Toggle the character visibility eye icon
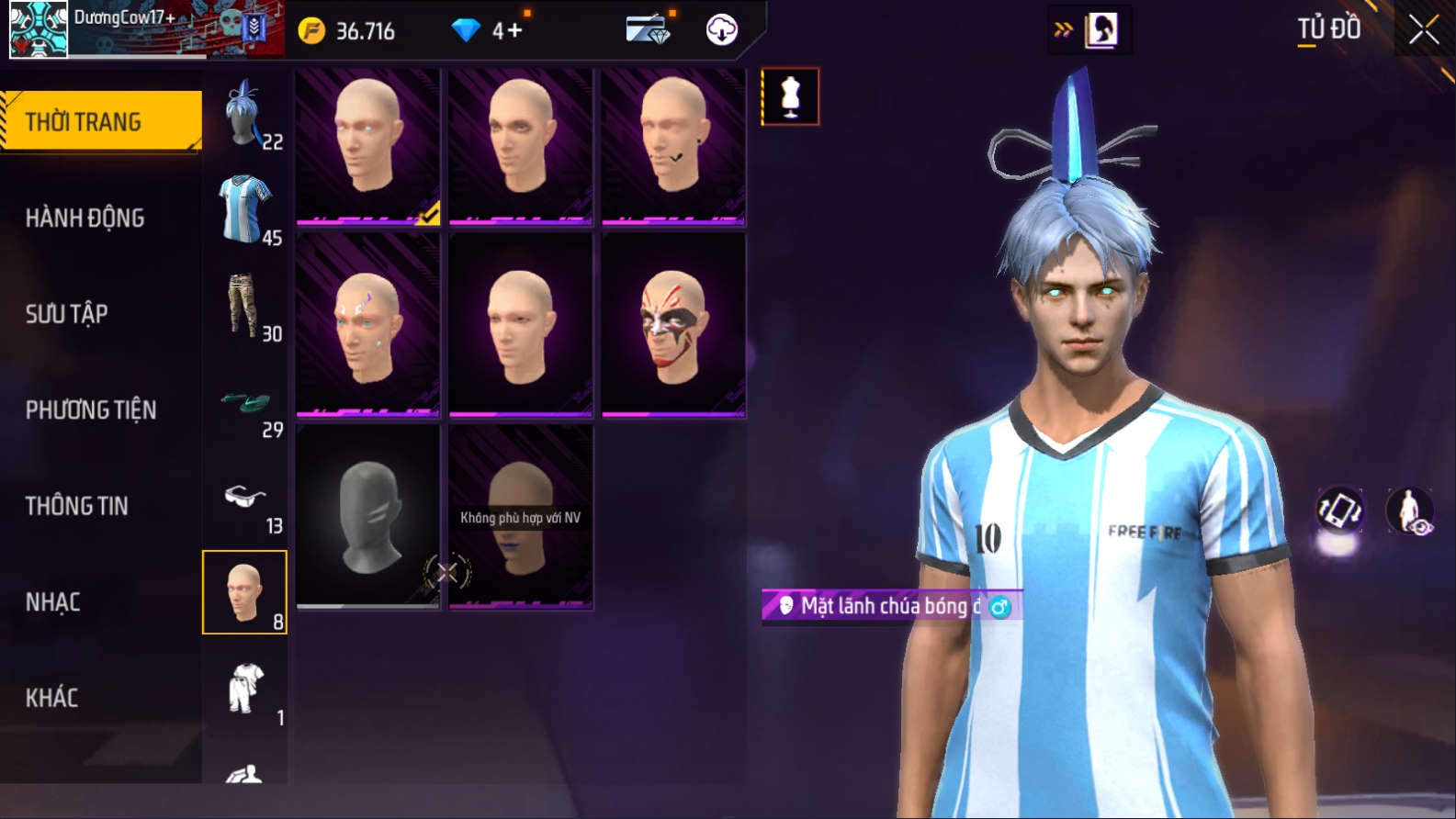This screenshot has width=1456, height=819. pos(1410,510)
